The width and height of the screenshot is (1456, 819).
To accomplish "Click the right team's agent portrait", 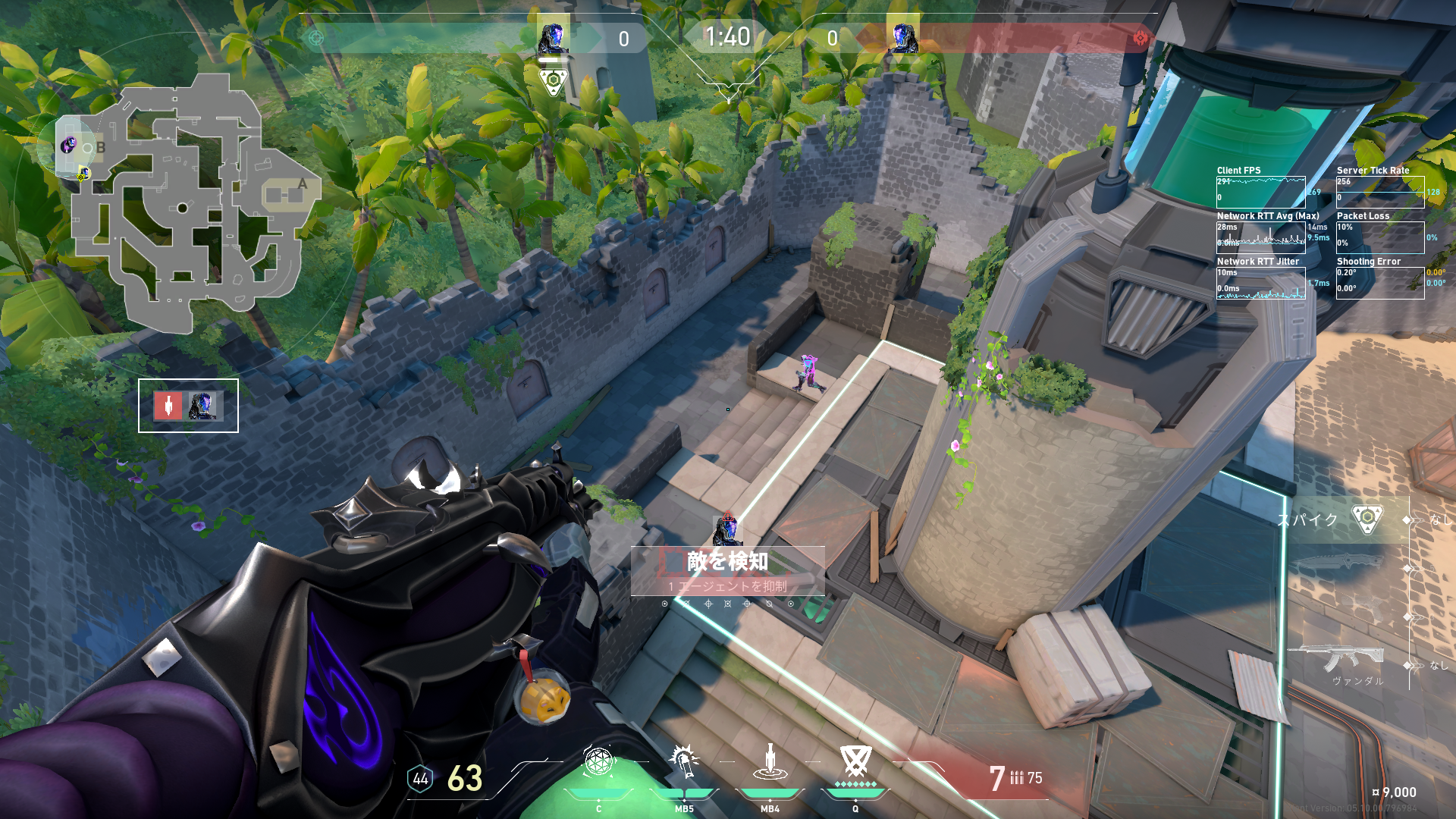I will (x=902, y=37).
